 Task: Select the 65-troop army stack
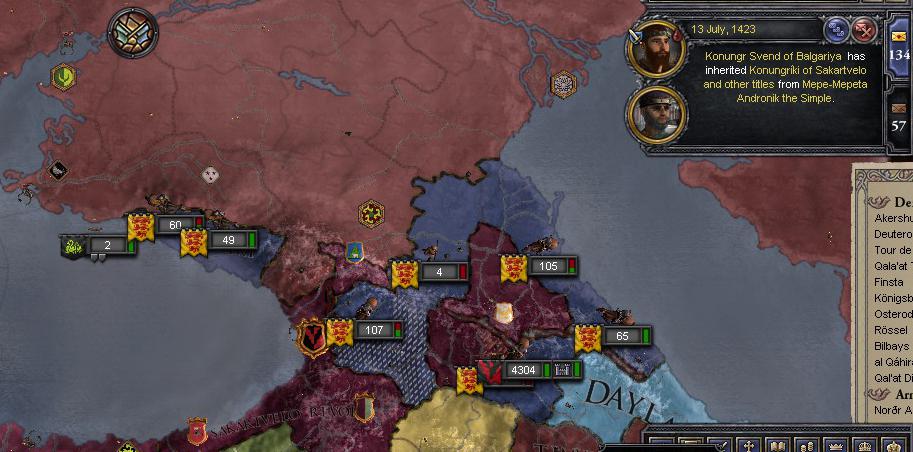tap(622, 336)
